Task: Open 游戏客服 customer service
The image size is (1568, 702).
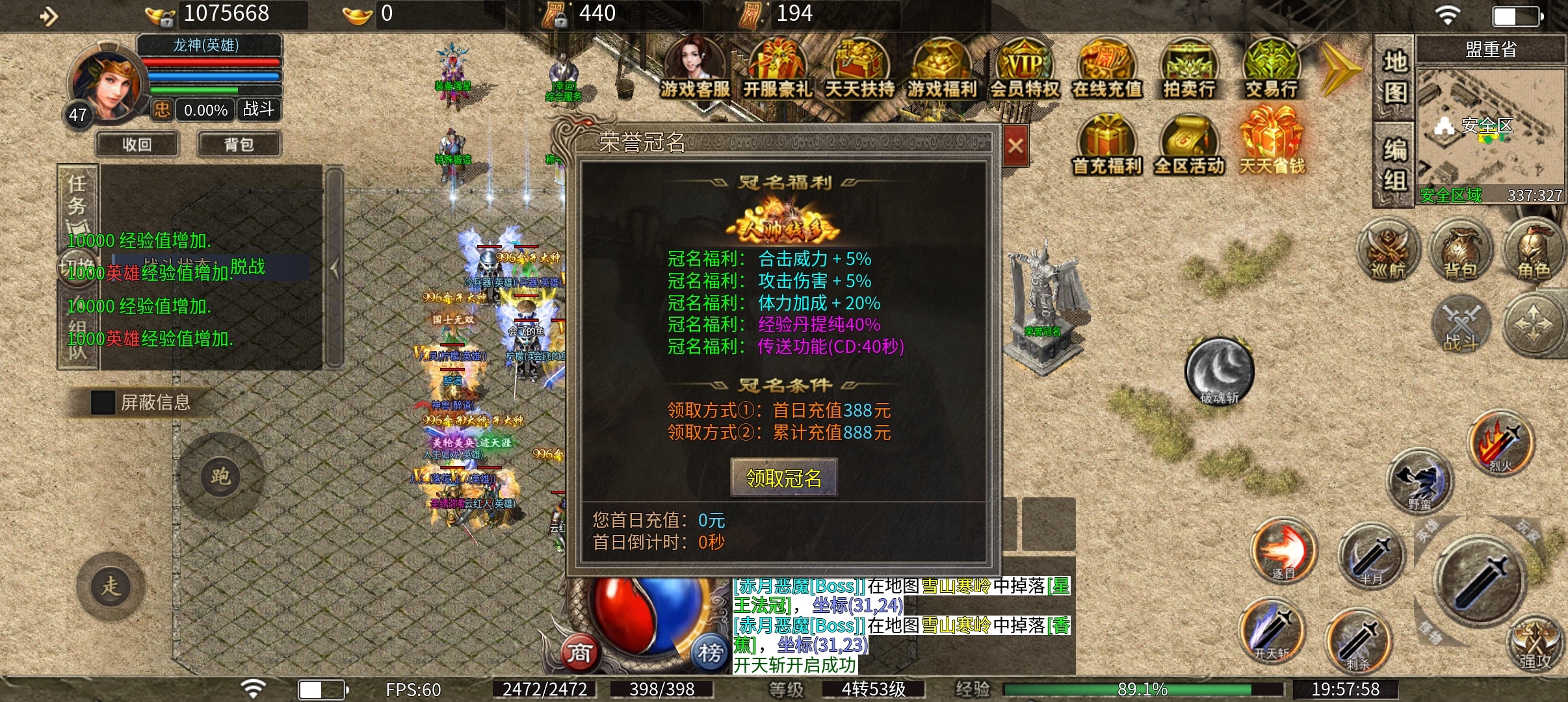Action: 694,70
